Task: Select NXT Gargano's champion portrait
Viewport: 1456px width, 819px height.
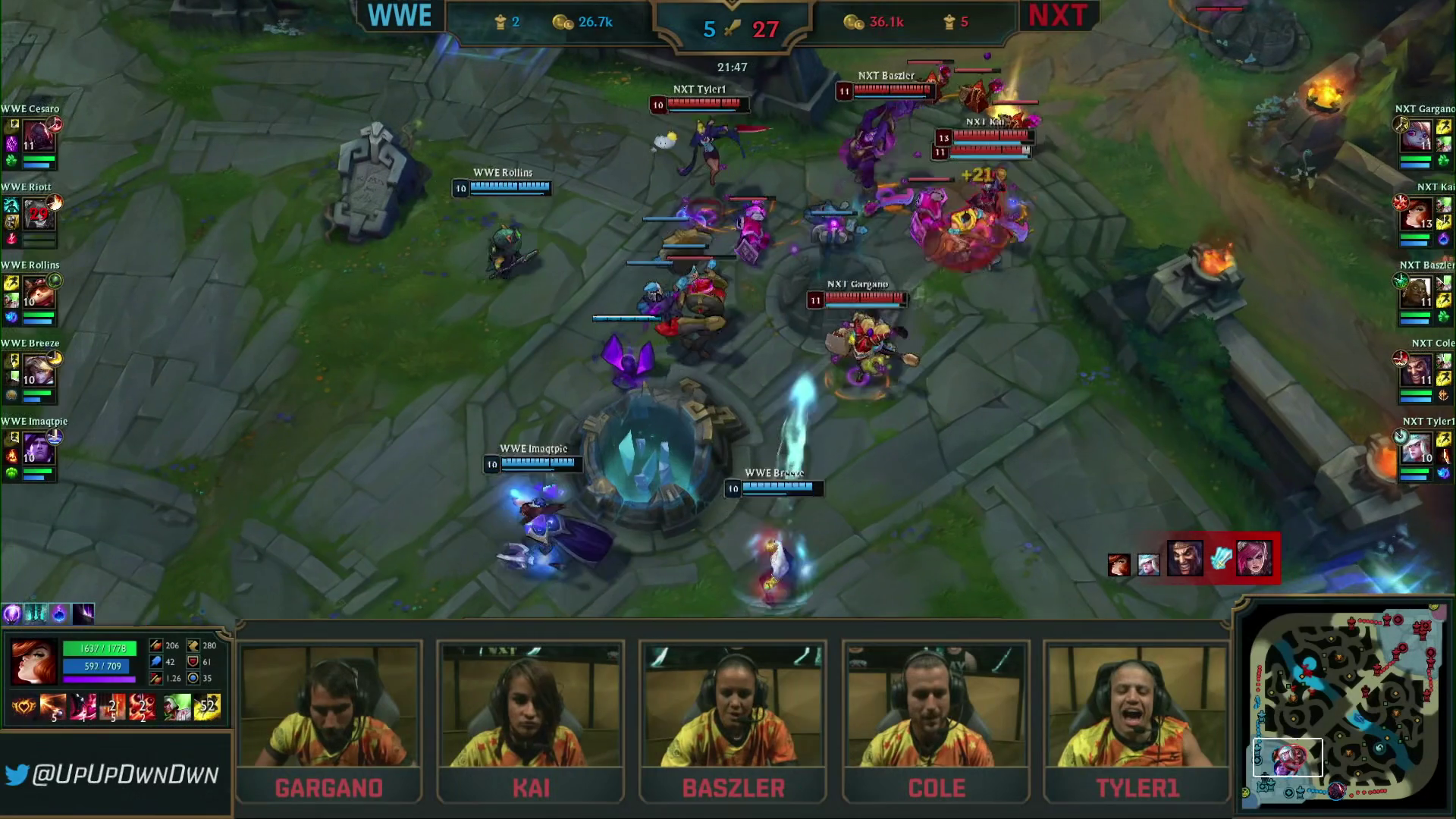Action: tap(1416, 137)
